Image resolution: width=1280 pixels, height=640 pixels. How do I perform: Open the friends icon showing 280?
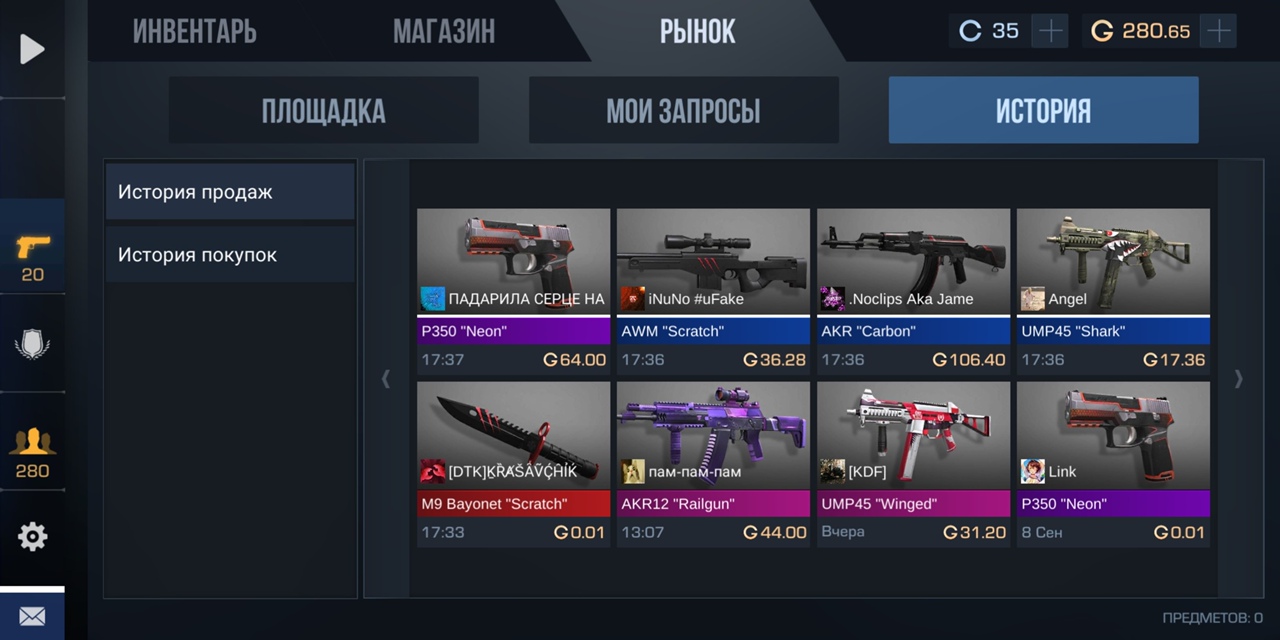pos(32,452)
